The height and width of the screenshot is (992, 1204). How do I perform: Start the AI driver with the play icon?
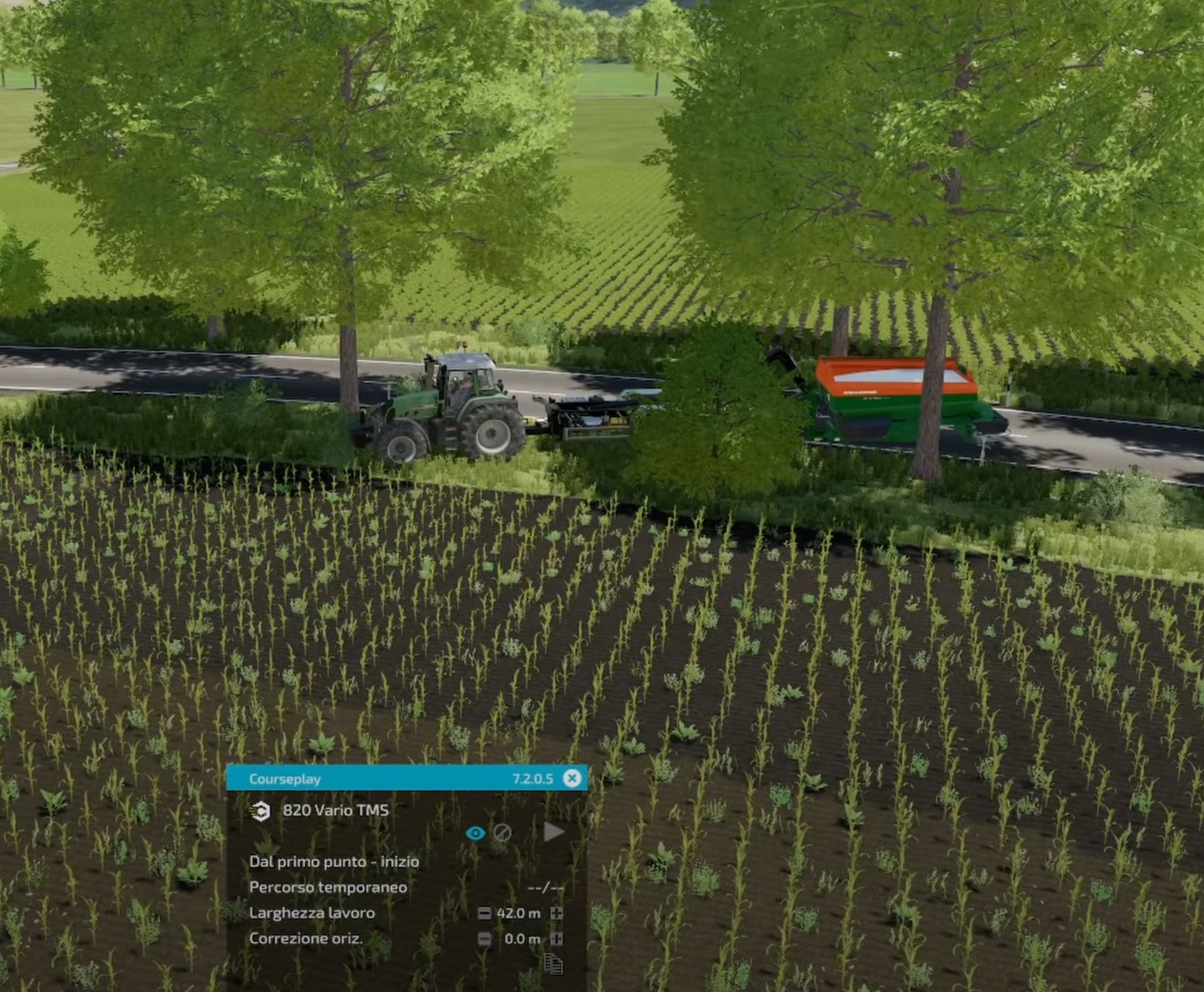[x=553, y=832]
